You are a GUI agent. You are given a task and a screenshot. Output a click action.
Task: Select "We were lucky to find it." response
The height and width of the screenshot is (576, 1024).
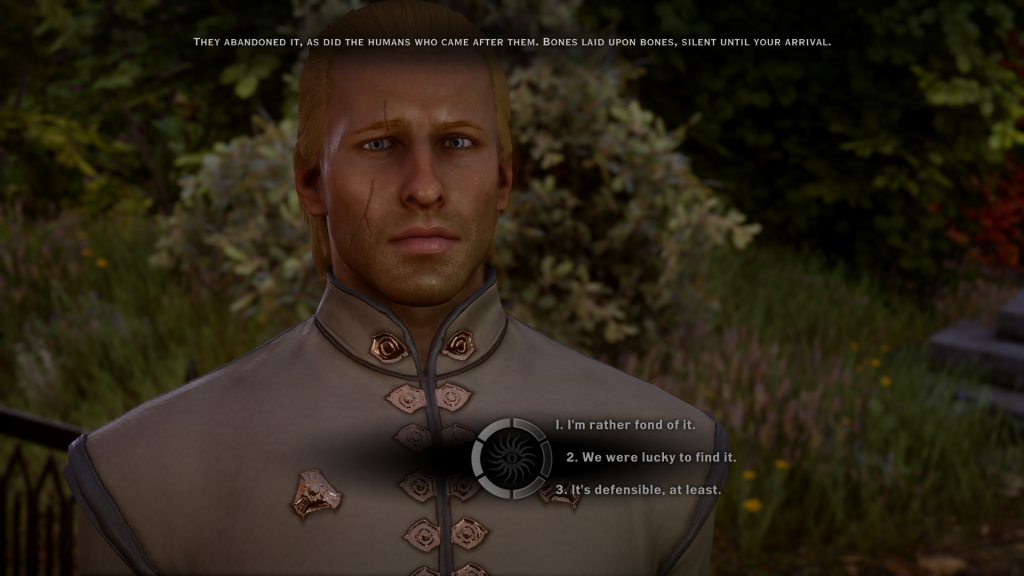click(x=651, y=457)
